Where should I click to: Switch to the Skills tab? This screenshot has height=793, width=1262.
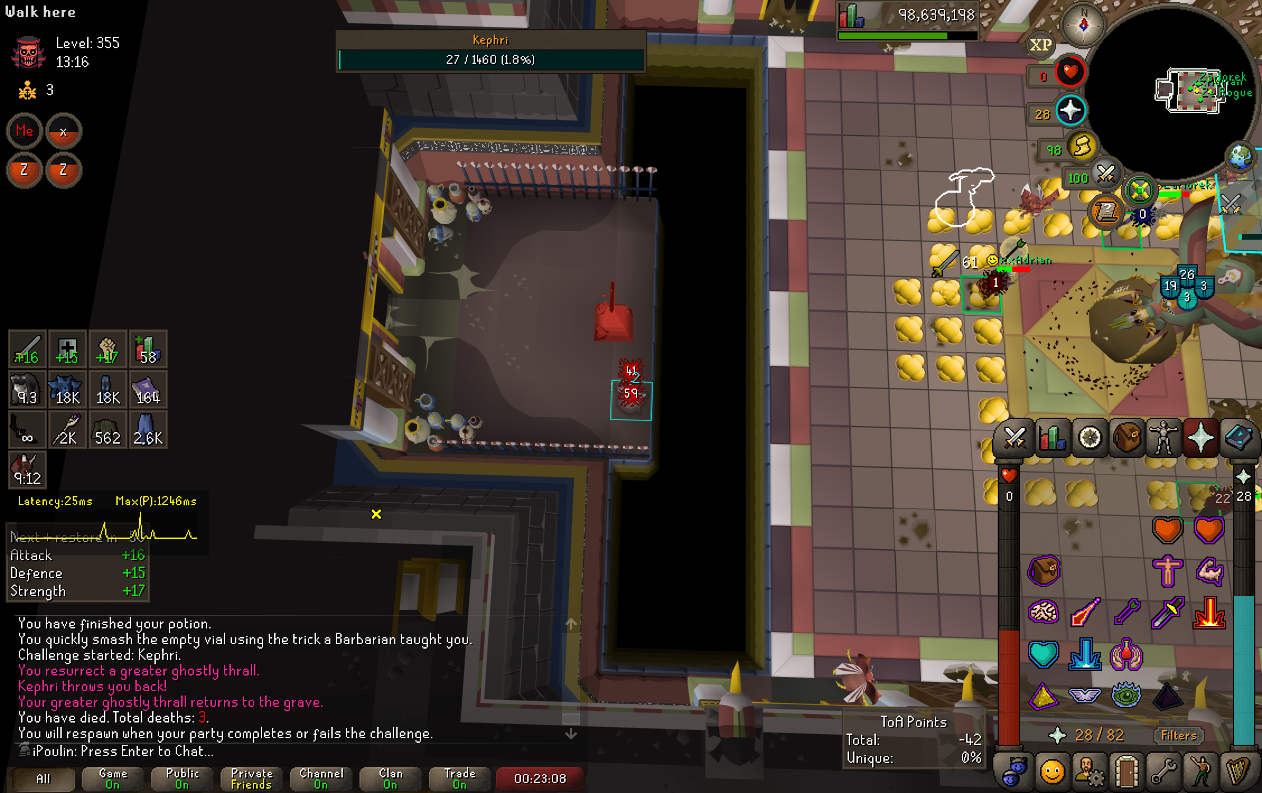1051,437
